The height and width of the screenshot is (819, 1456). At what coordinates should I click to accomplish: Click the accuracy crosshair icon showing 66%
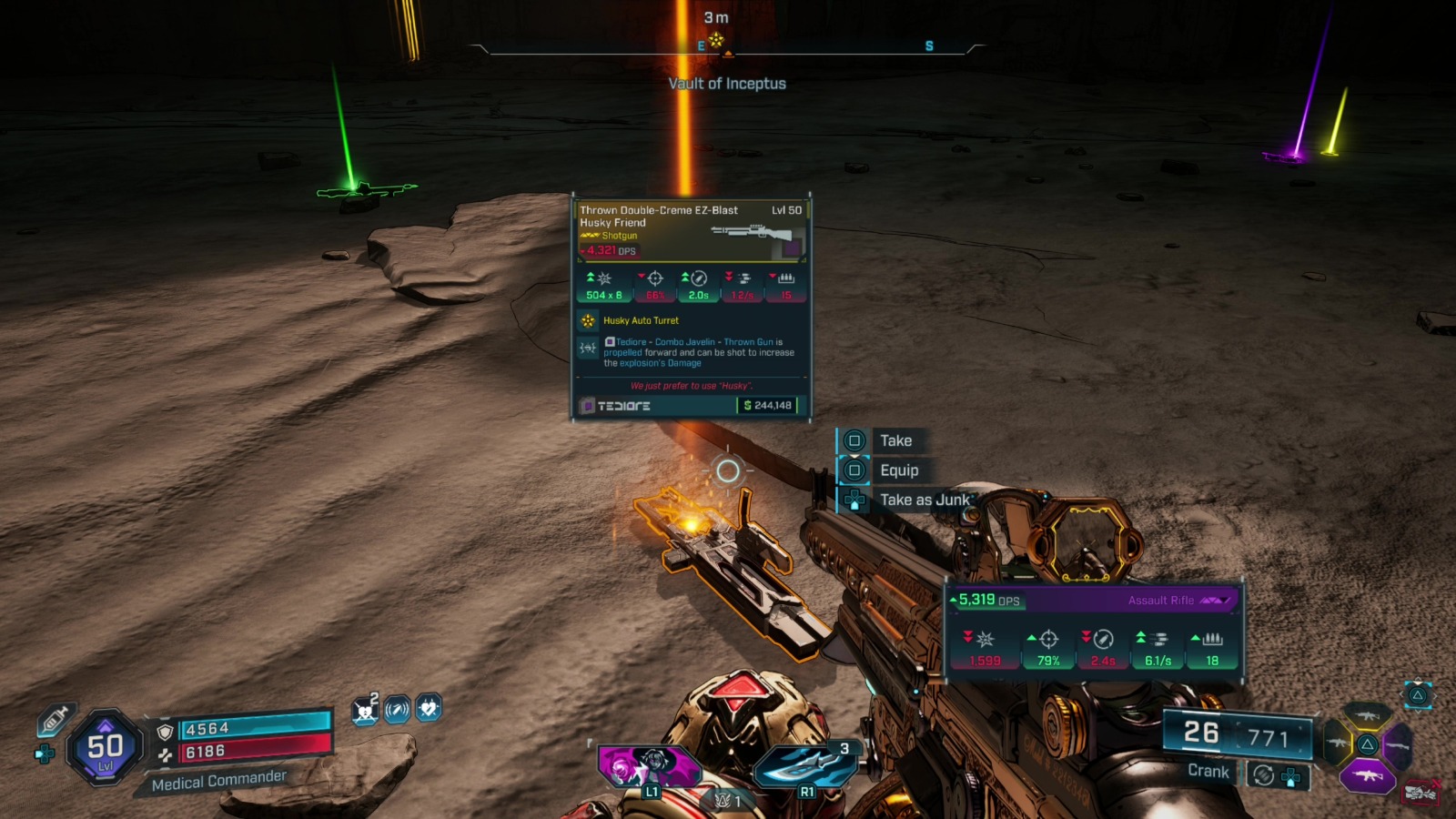pyautogui.click(x=654, y=278)
